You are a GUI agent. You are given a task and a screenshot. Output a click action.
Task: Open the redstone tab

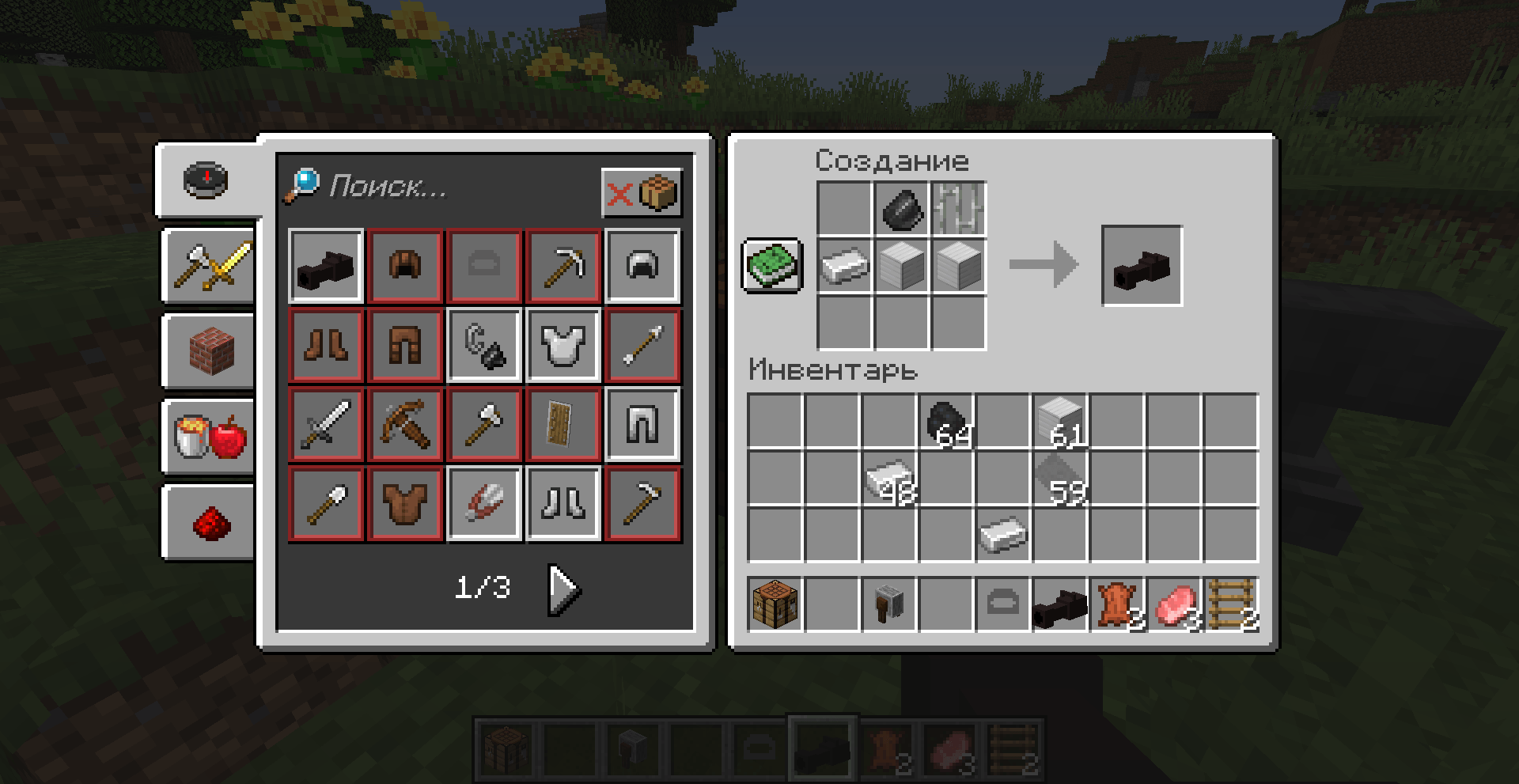[x=207, y=522]
